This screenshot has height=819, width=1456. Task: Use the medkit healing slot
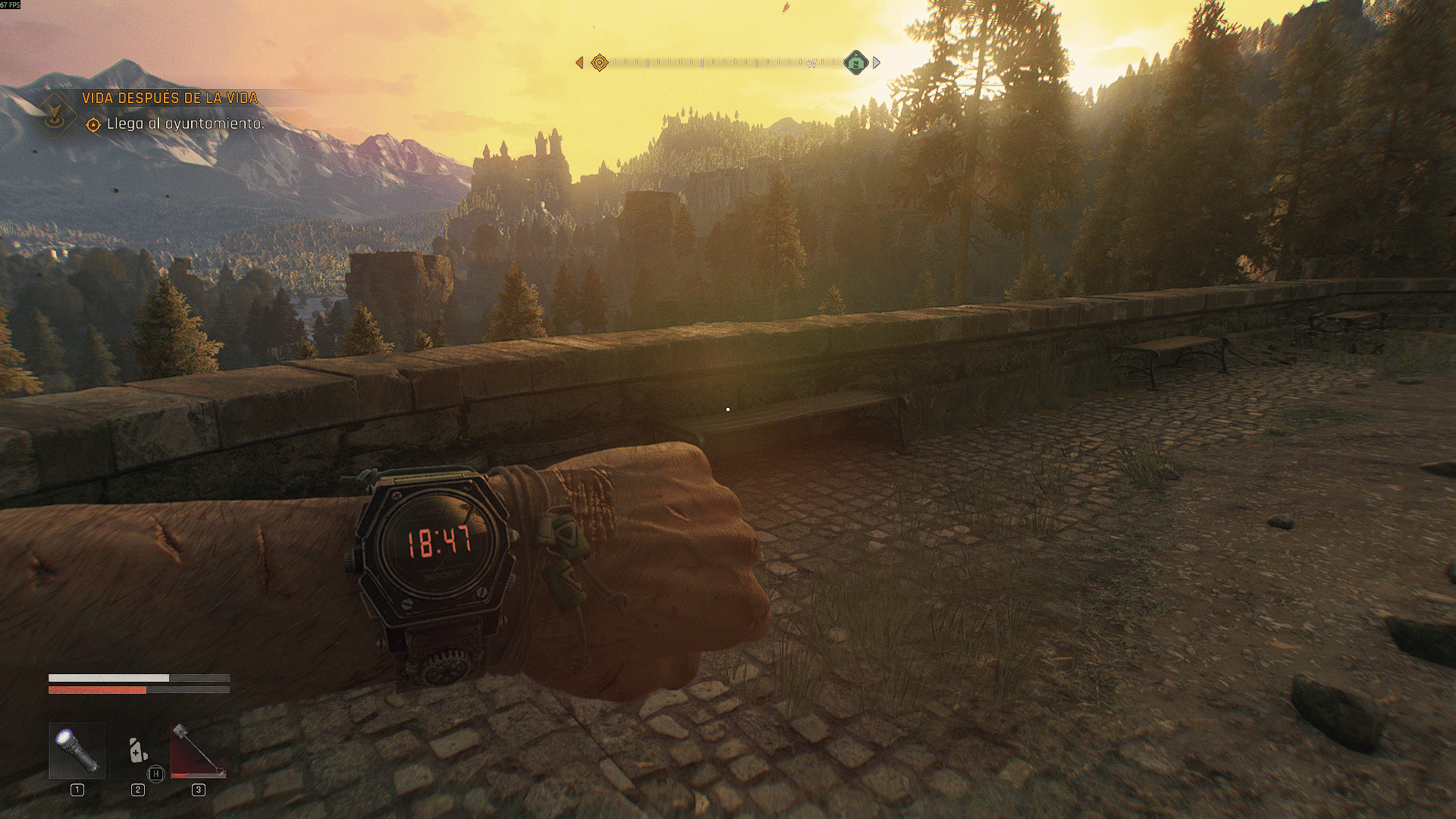point(137,751)
